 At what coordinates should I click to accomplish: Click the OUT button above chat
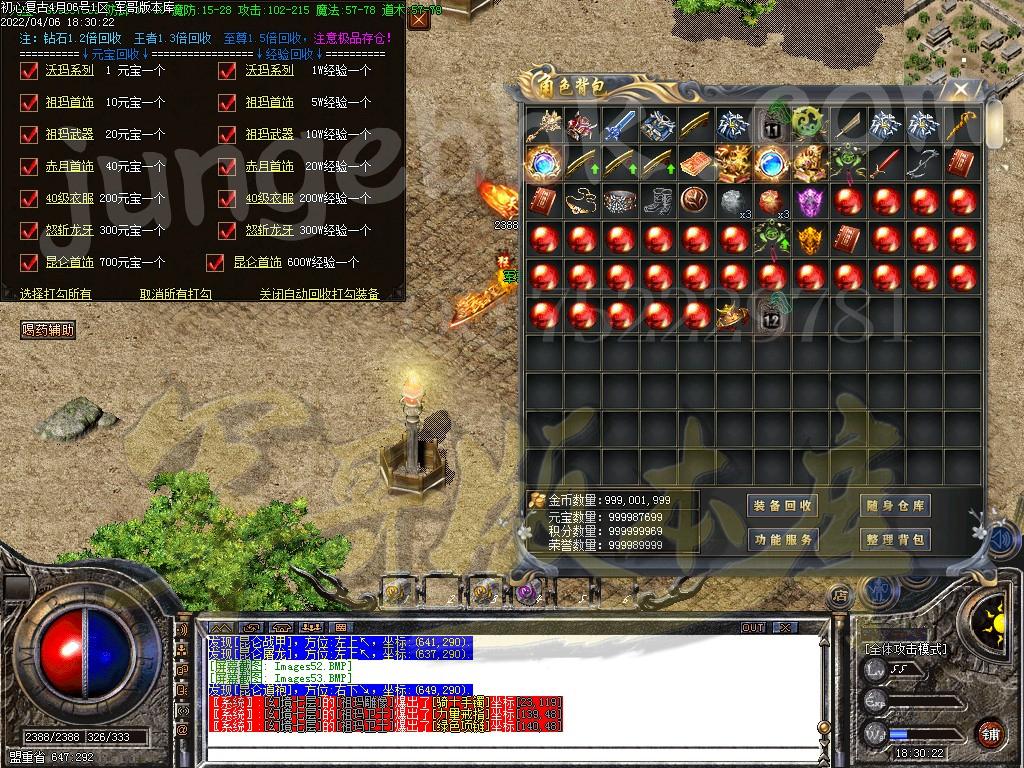click(x=753, y=628)
